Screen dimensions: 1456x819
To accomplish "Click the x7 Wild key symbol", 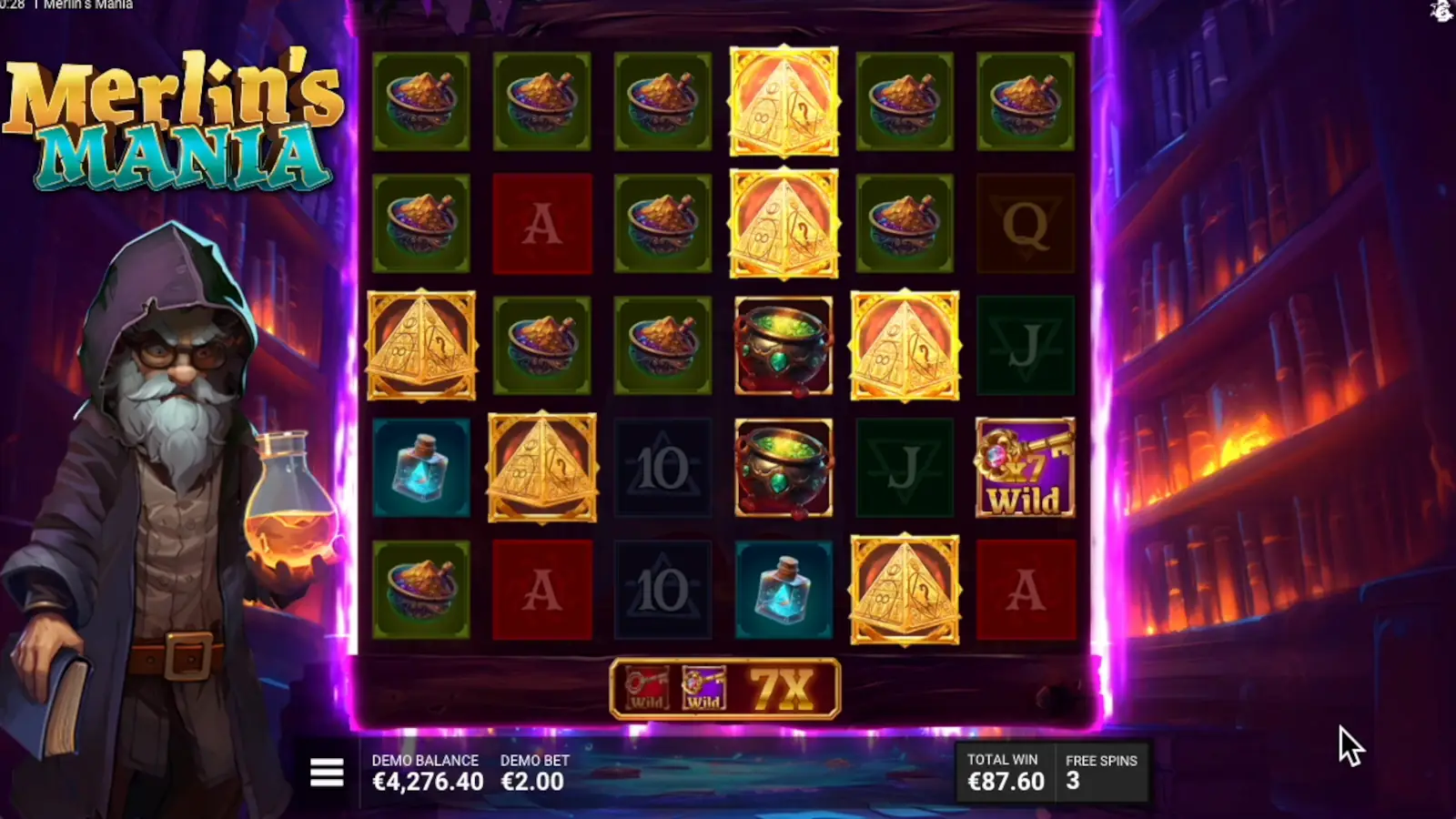I will coord(1026,467).
